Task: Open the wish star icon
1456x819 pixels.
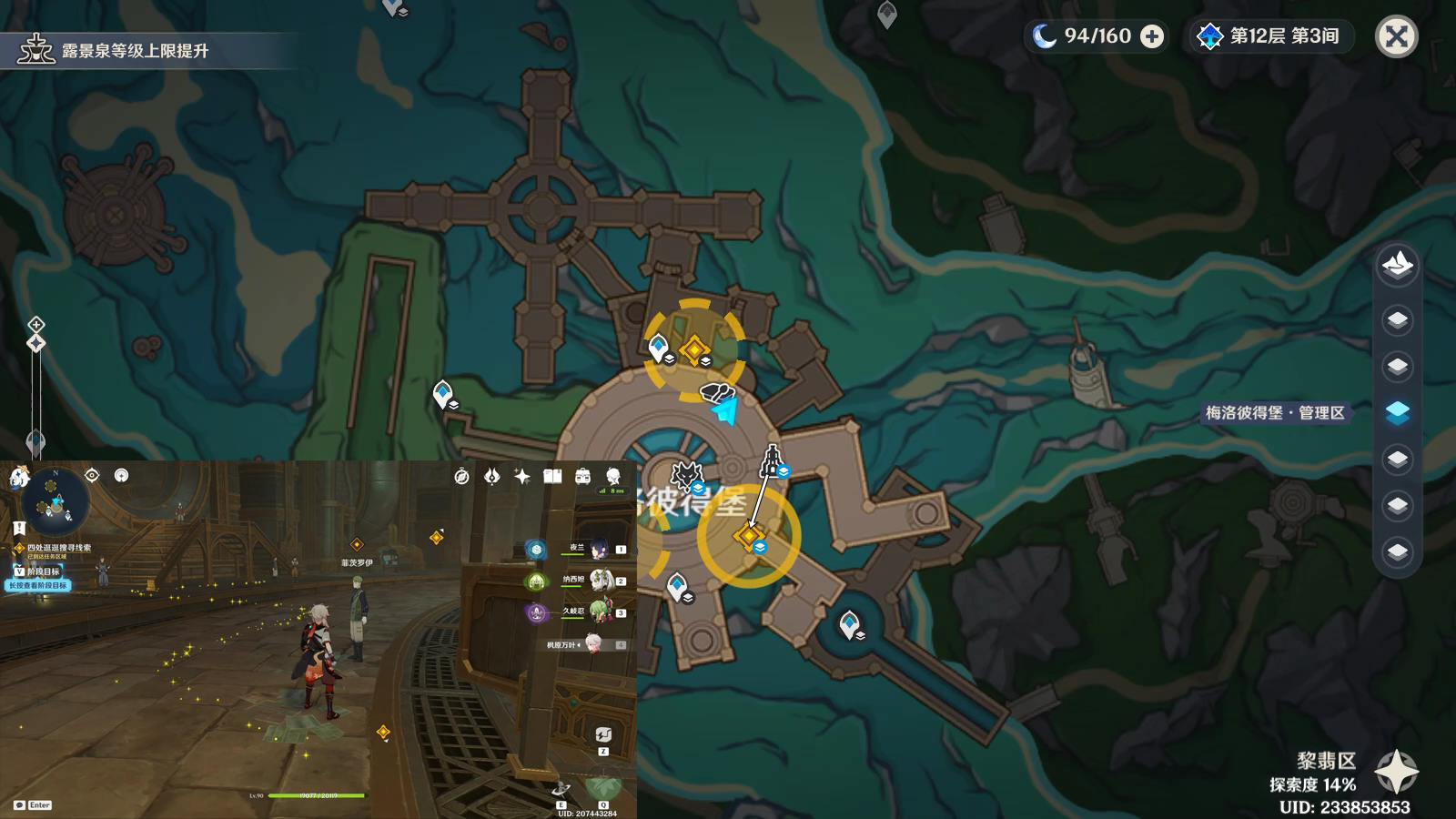Action: click(x=522, y=476)
